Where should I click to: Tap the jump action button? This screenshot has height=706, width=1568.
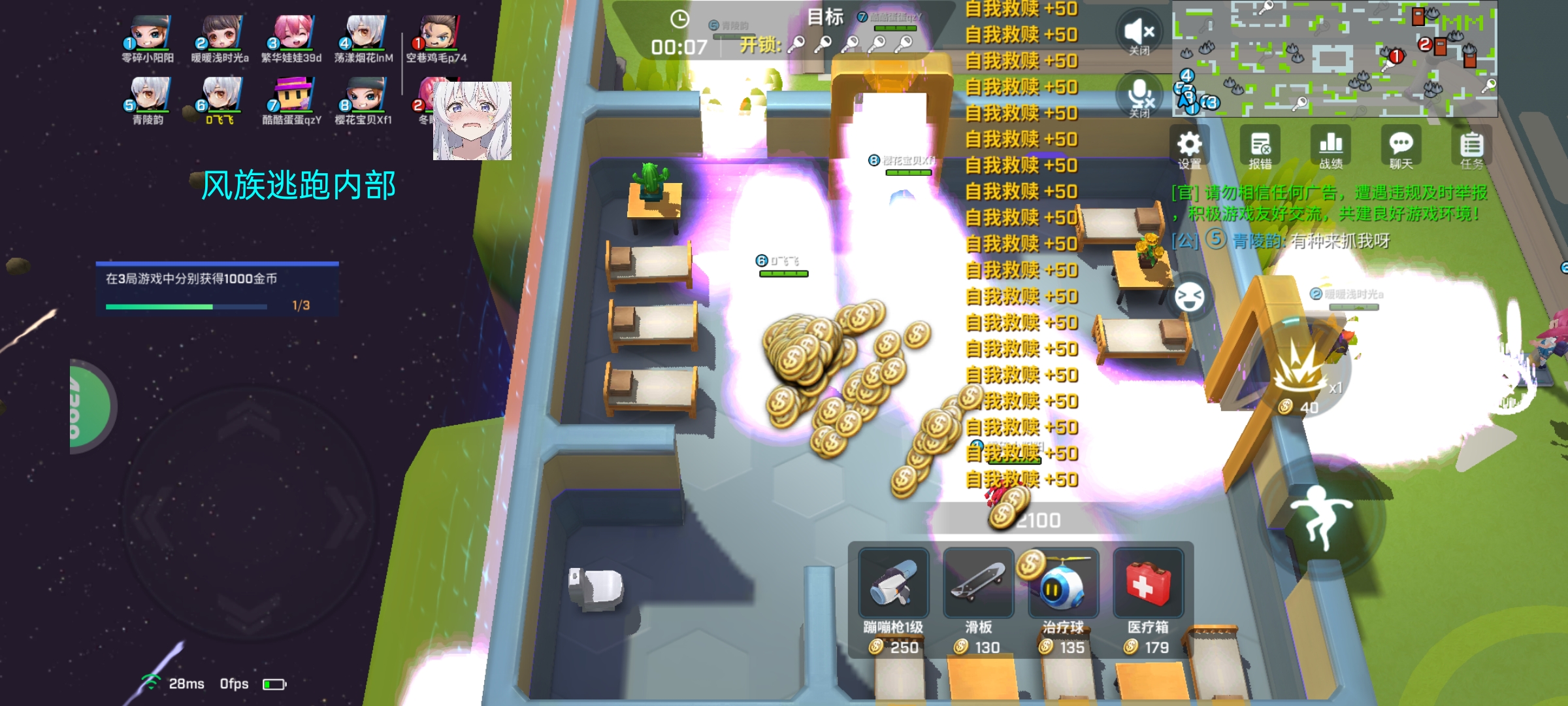point(1321,516)
